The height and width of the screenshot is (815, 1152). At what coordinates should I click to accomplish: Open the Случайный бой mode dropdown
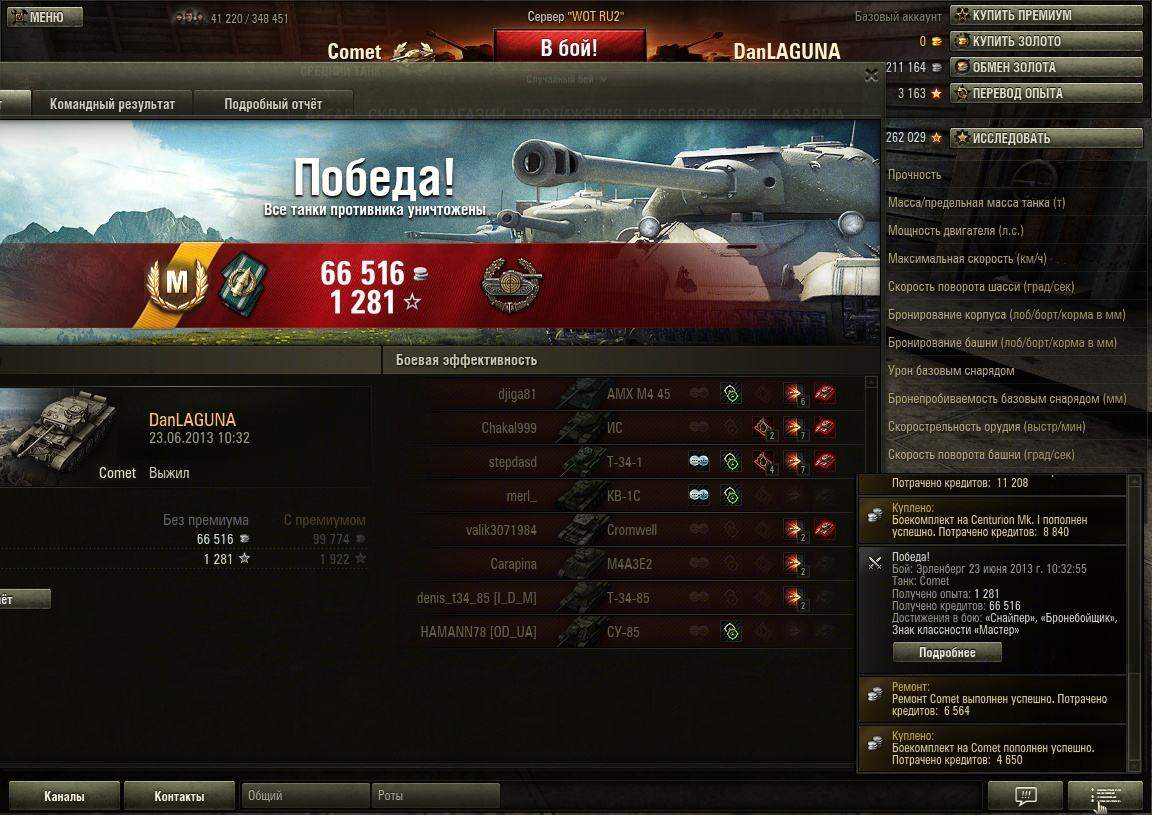pyautogui.click(x=568, y=79)
